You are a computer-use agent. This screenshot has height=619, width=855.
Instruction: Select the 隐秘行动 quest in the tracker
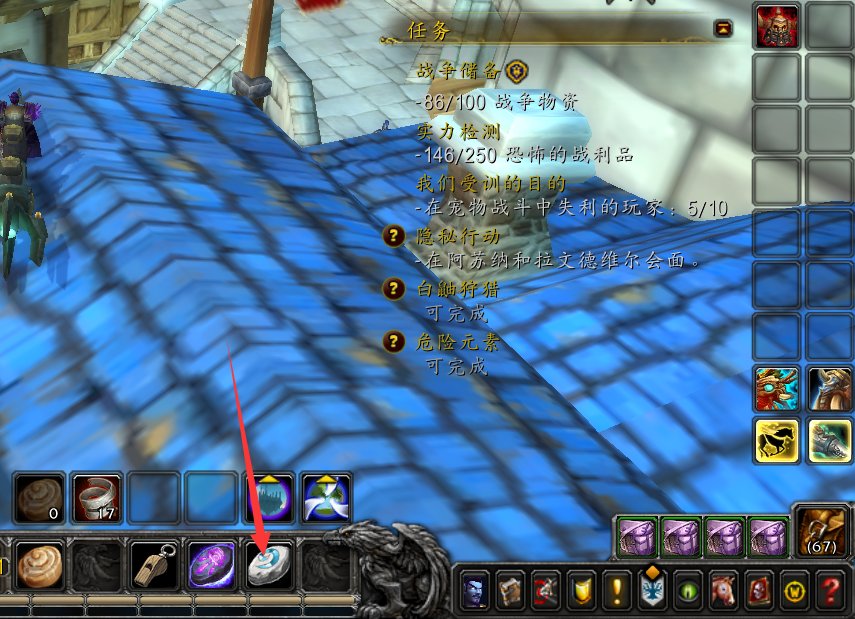point(457,237)
